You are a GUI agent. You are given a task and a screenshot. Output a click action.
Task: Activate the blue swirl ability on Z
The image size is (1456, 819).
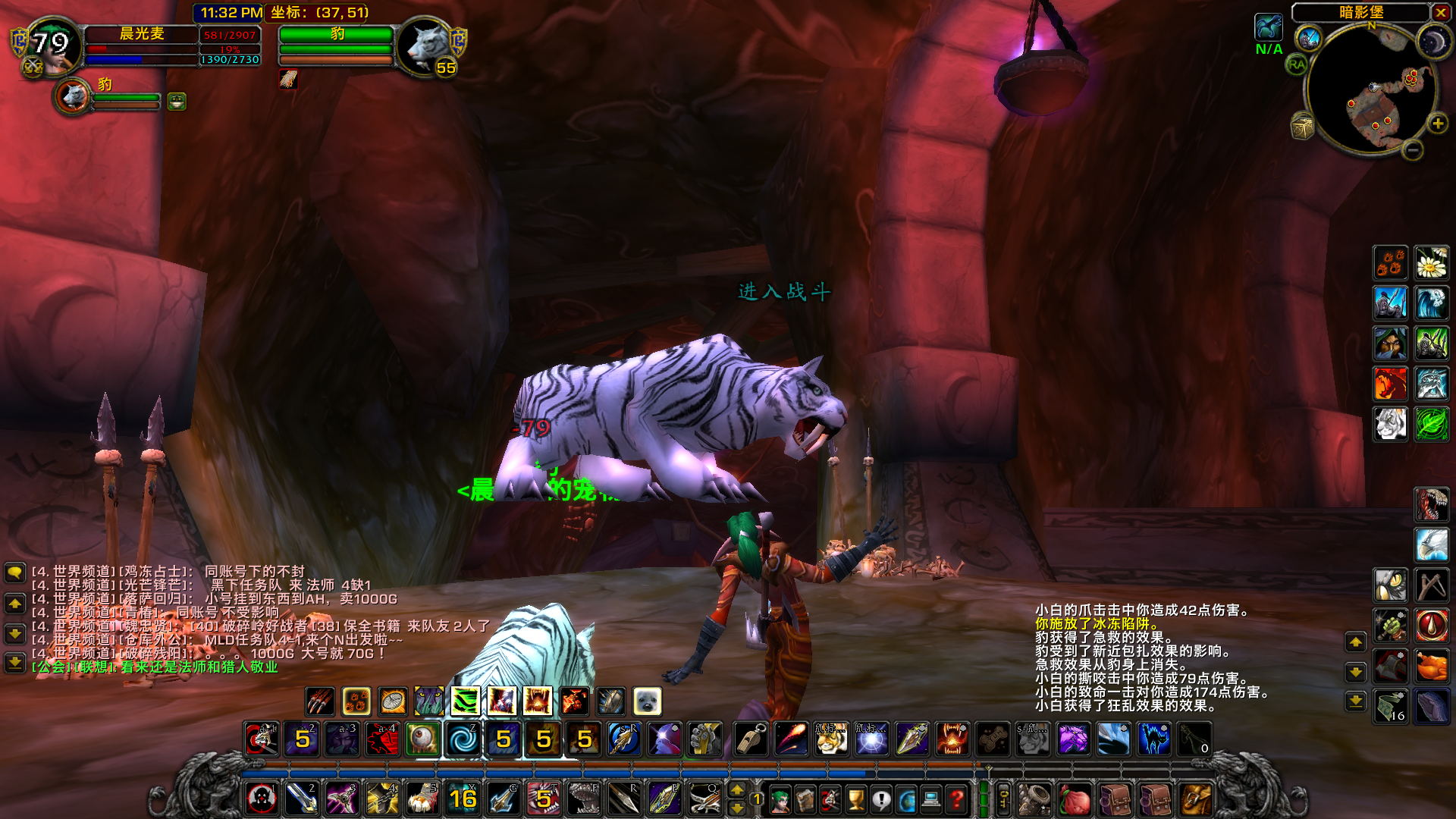[463, 739]
